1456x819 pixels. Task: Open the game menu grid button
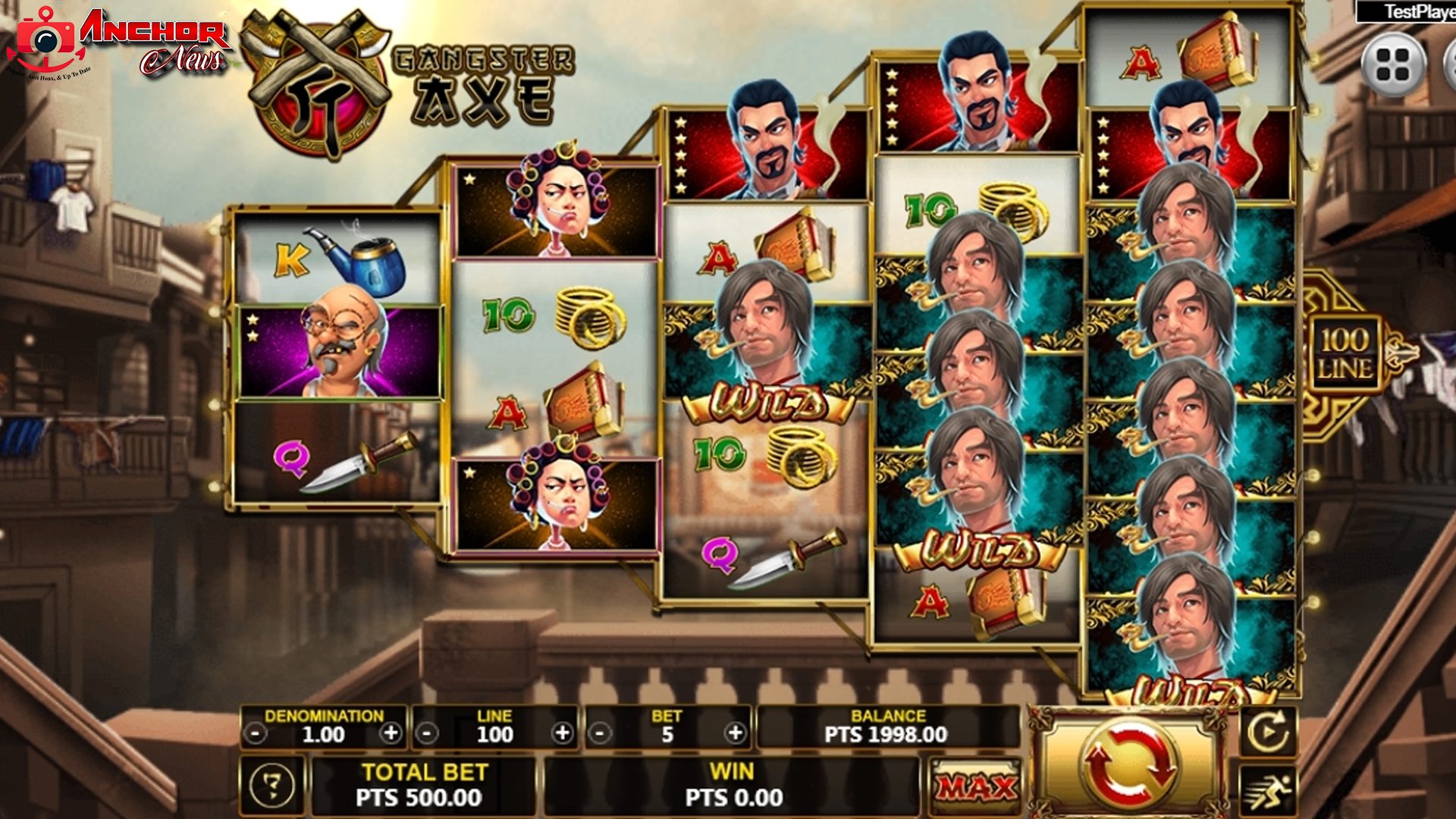1393,64
